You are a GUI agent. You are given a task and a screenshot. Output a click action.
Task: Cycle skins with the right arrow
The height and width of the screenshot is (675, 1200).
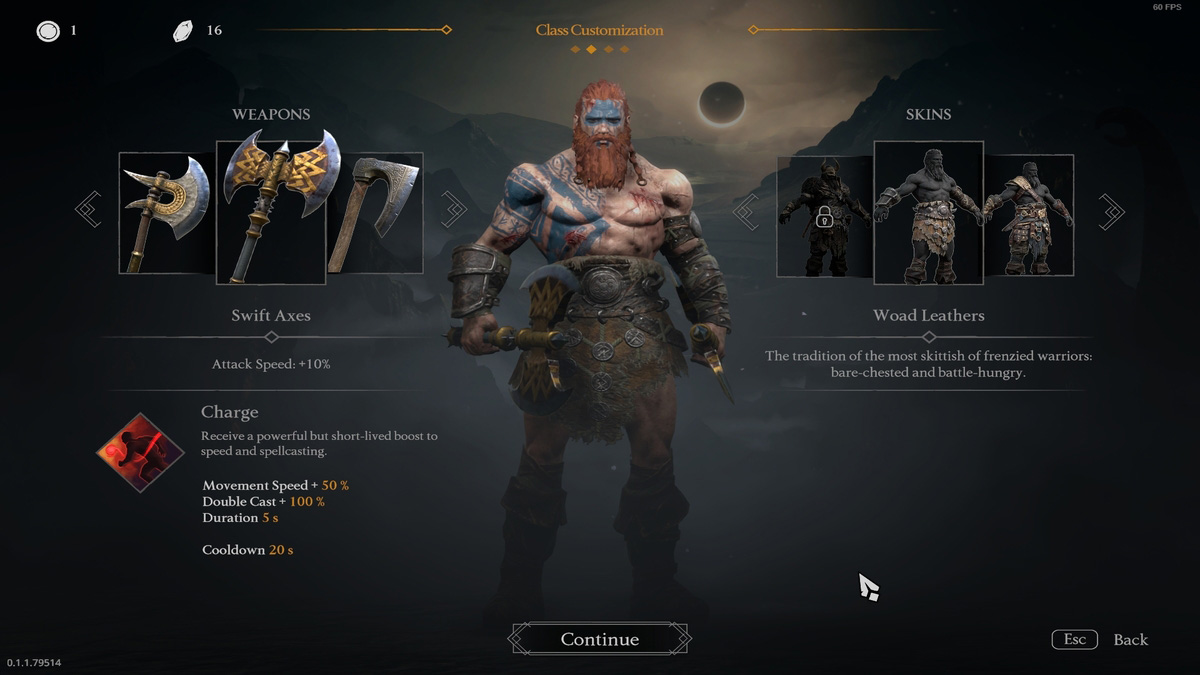pos(1111,211)
